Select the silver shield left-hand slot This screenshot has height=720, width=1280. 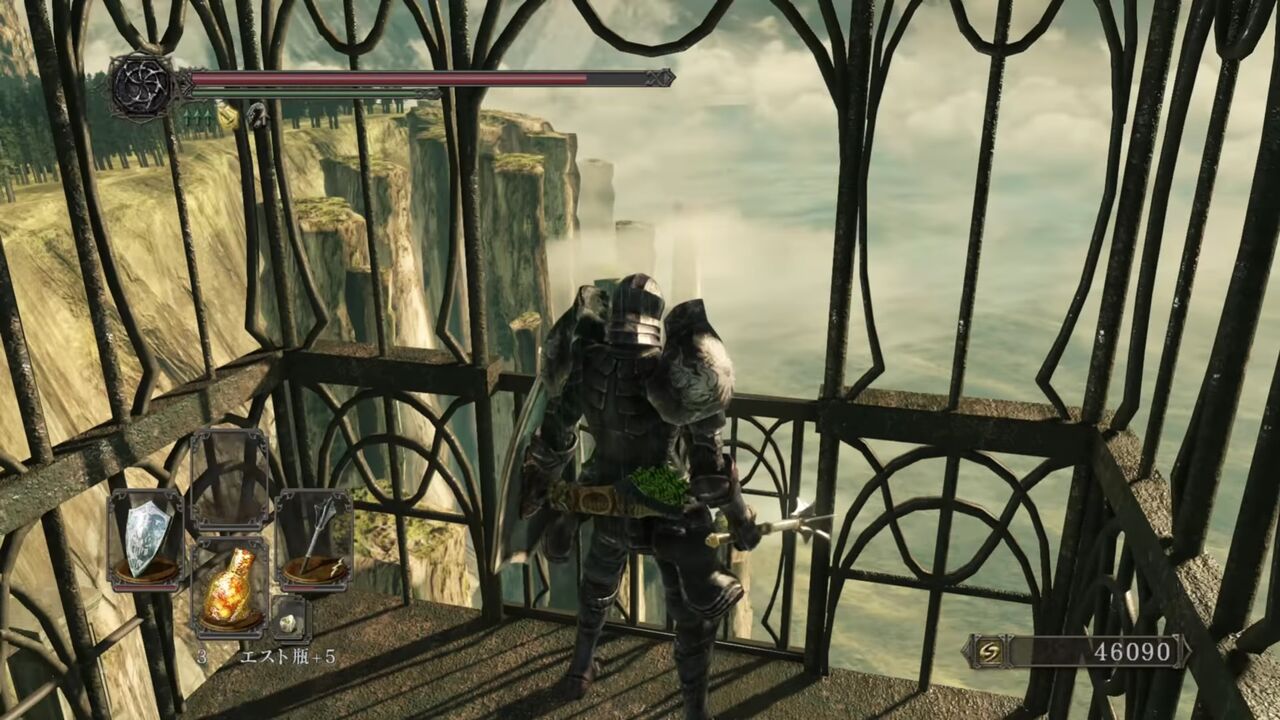(x=146, y=537)
